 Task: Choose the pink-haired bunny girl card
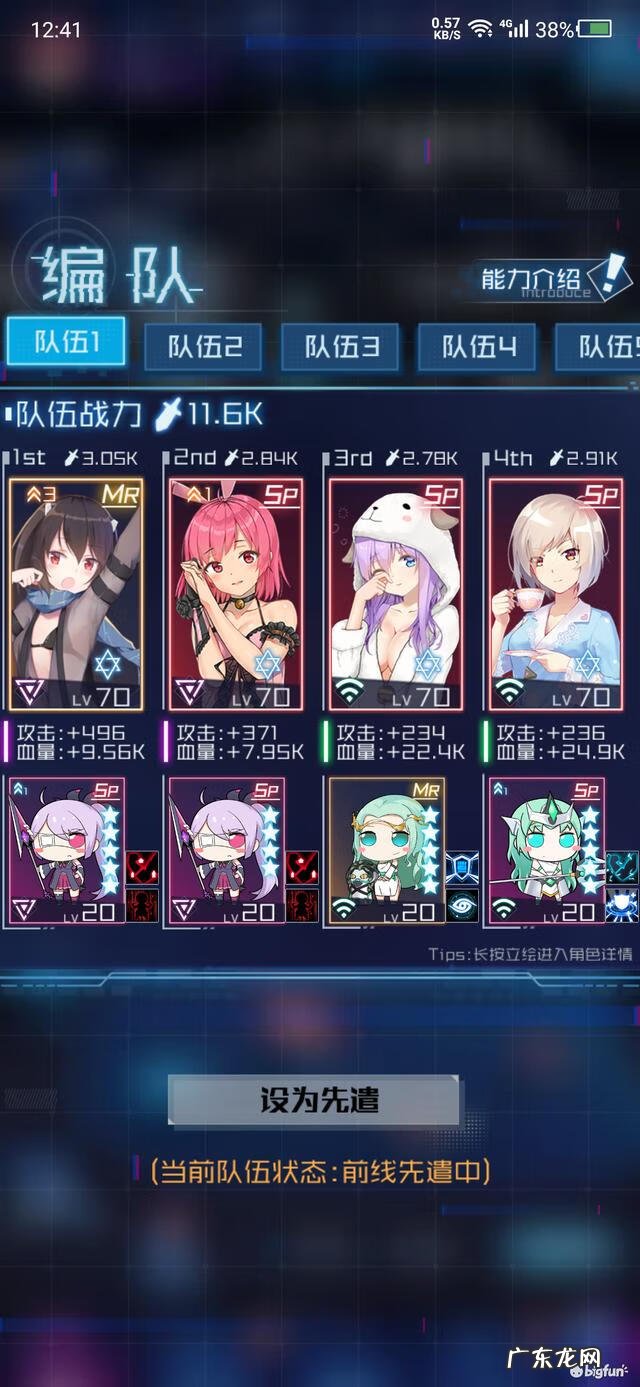236,594
